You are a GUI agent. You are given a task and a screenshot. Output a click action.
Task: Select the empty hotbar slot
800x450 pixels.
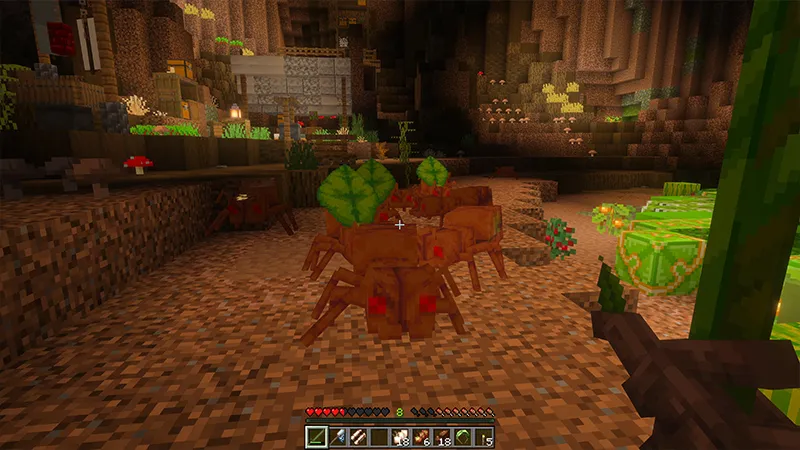(379, 436)
